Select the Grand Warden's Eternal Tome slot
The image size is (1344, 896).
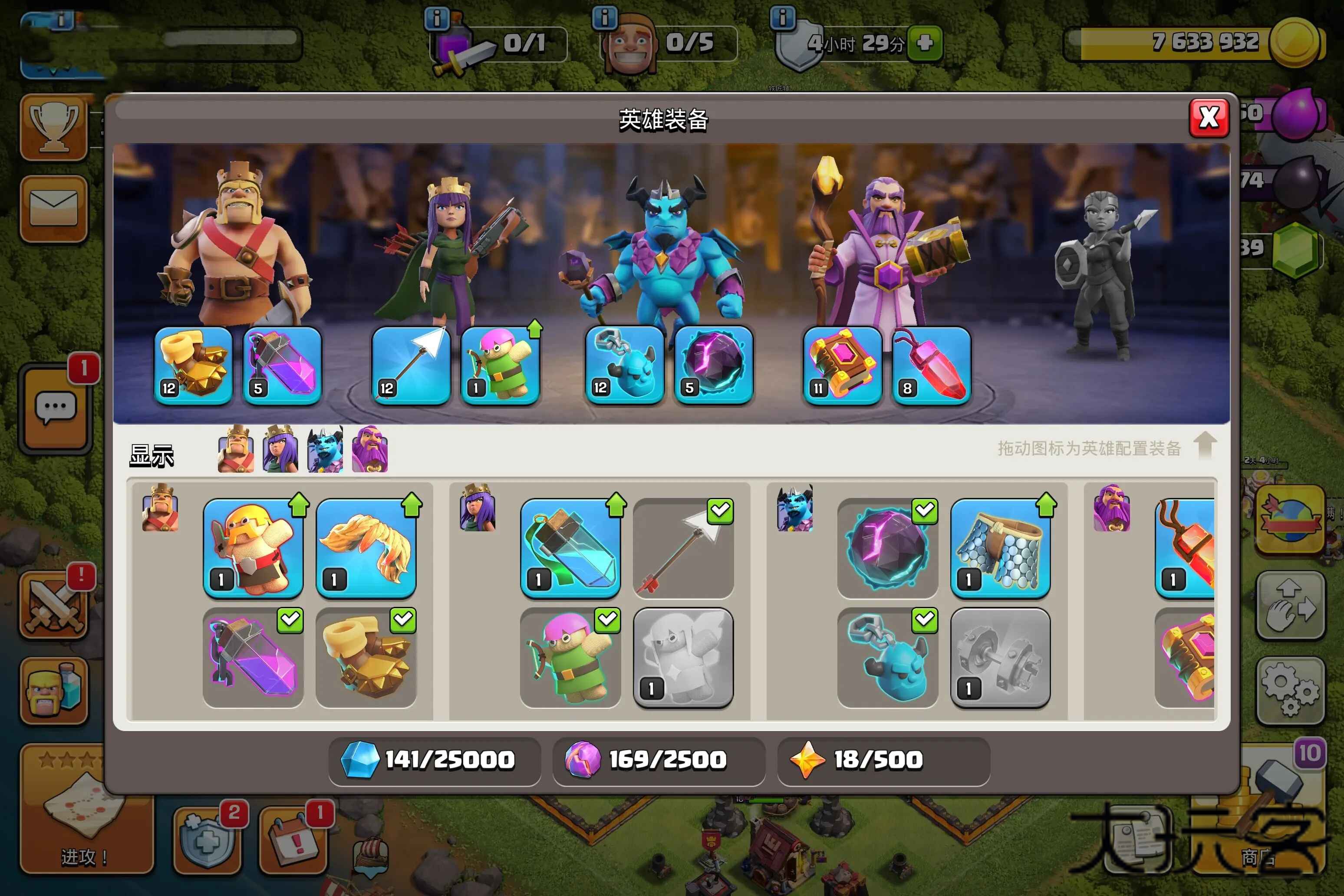(x=842, y=366)
